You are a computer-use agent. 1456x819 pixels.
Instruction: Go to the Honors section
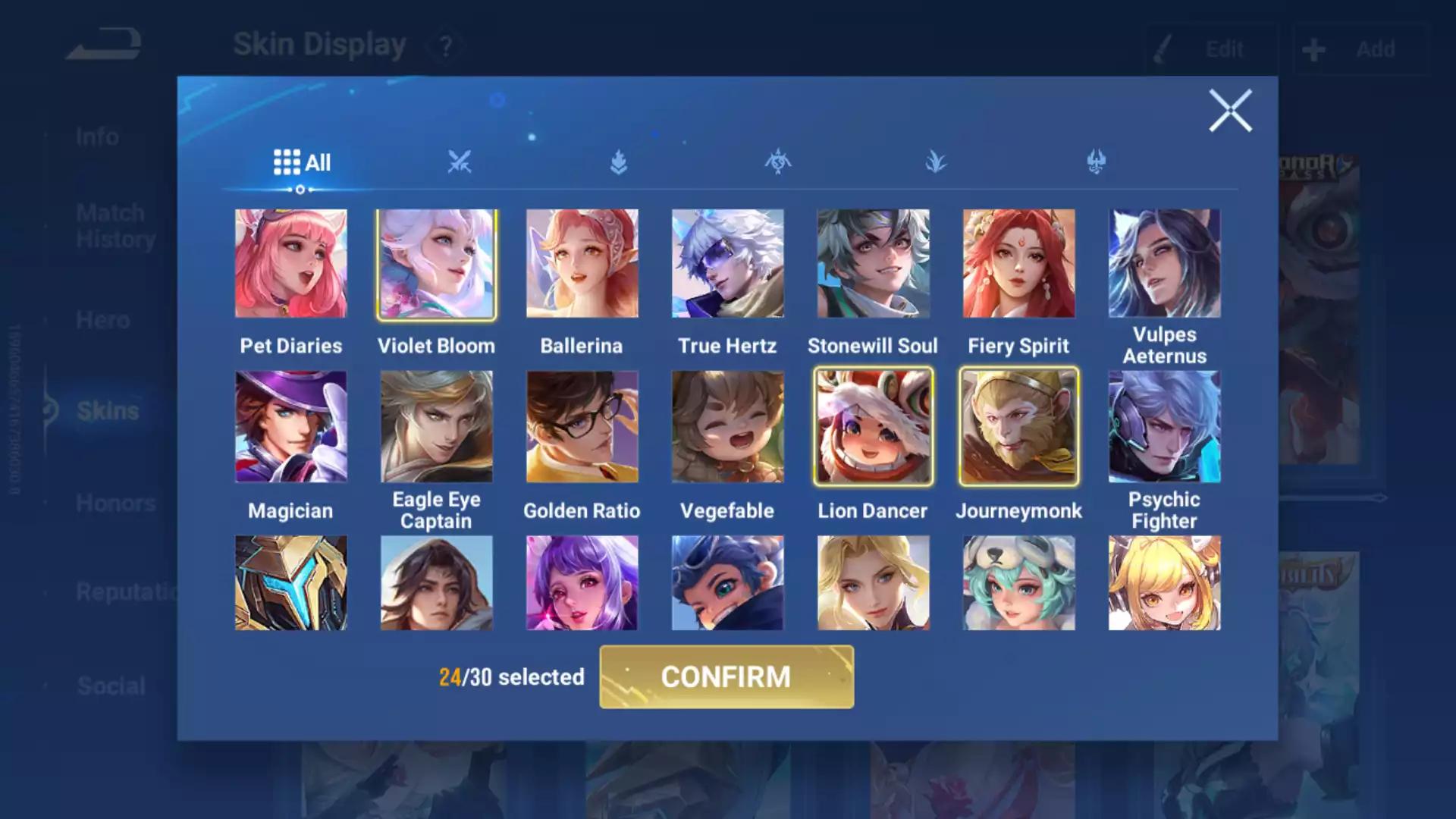115,503
